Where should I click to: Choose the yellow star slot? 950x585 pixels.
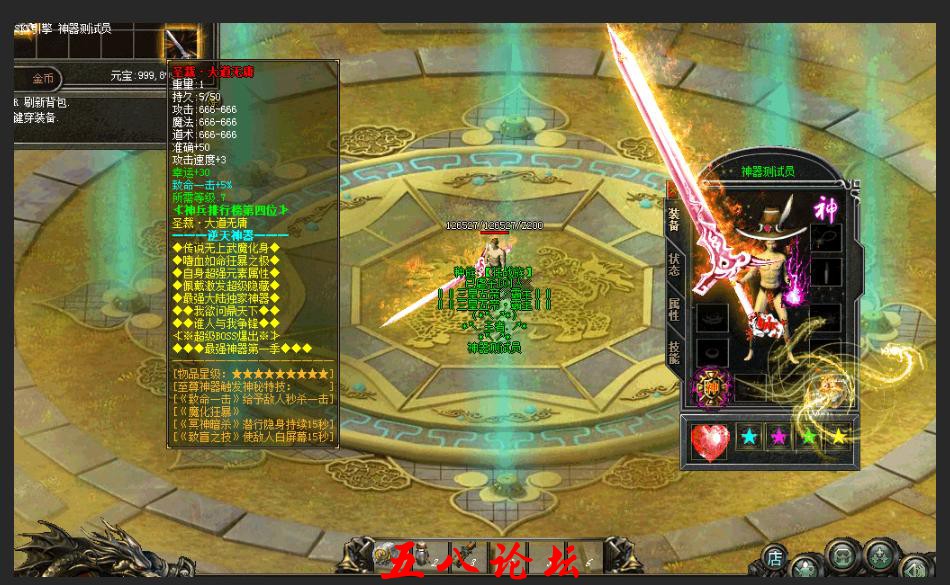coord(839,438)
